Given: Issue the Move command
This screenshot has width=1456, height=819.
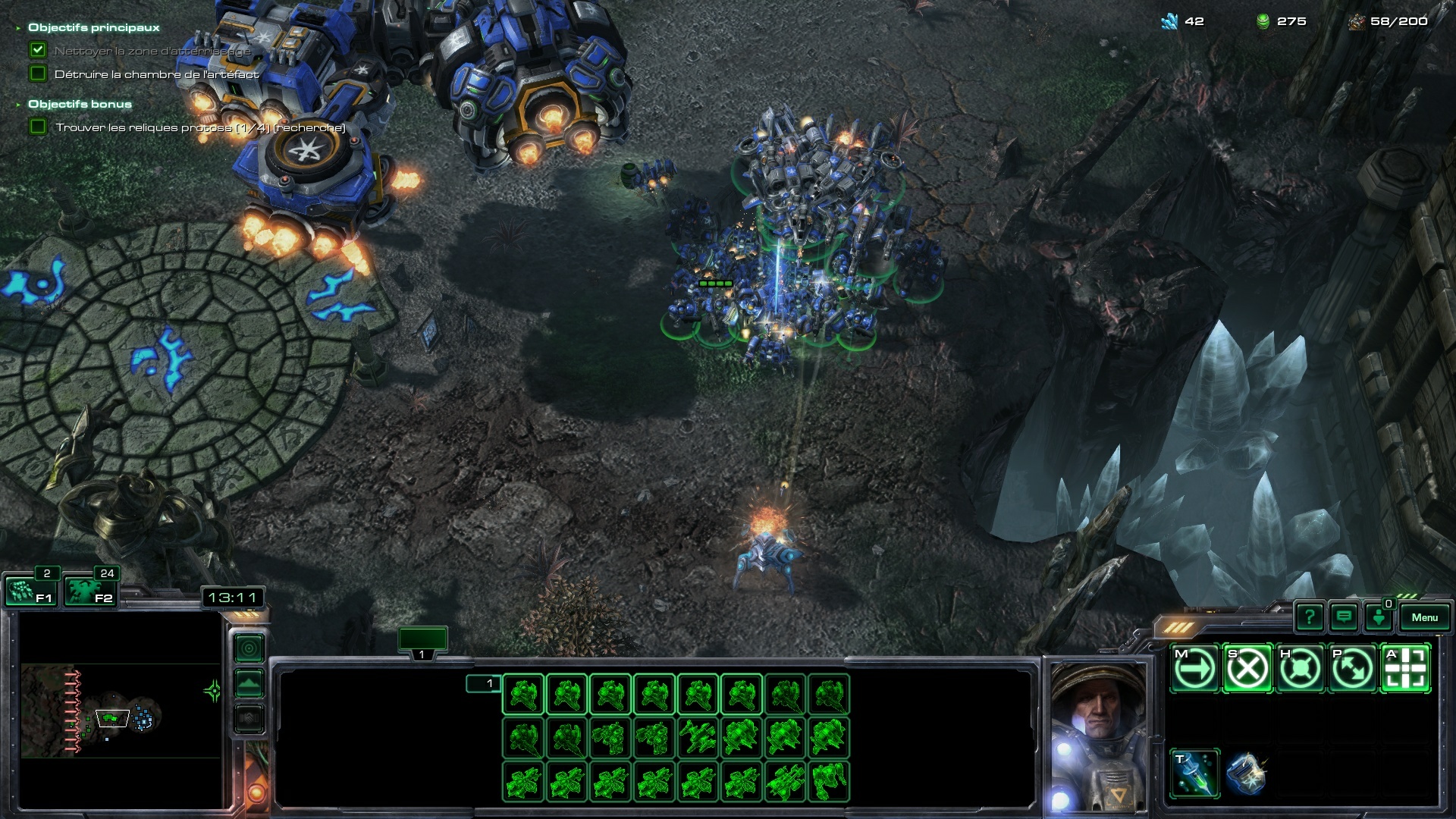Looking at the screenshot, I should coord(1194,669).
